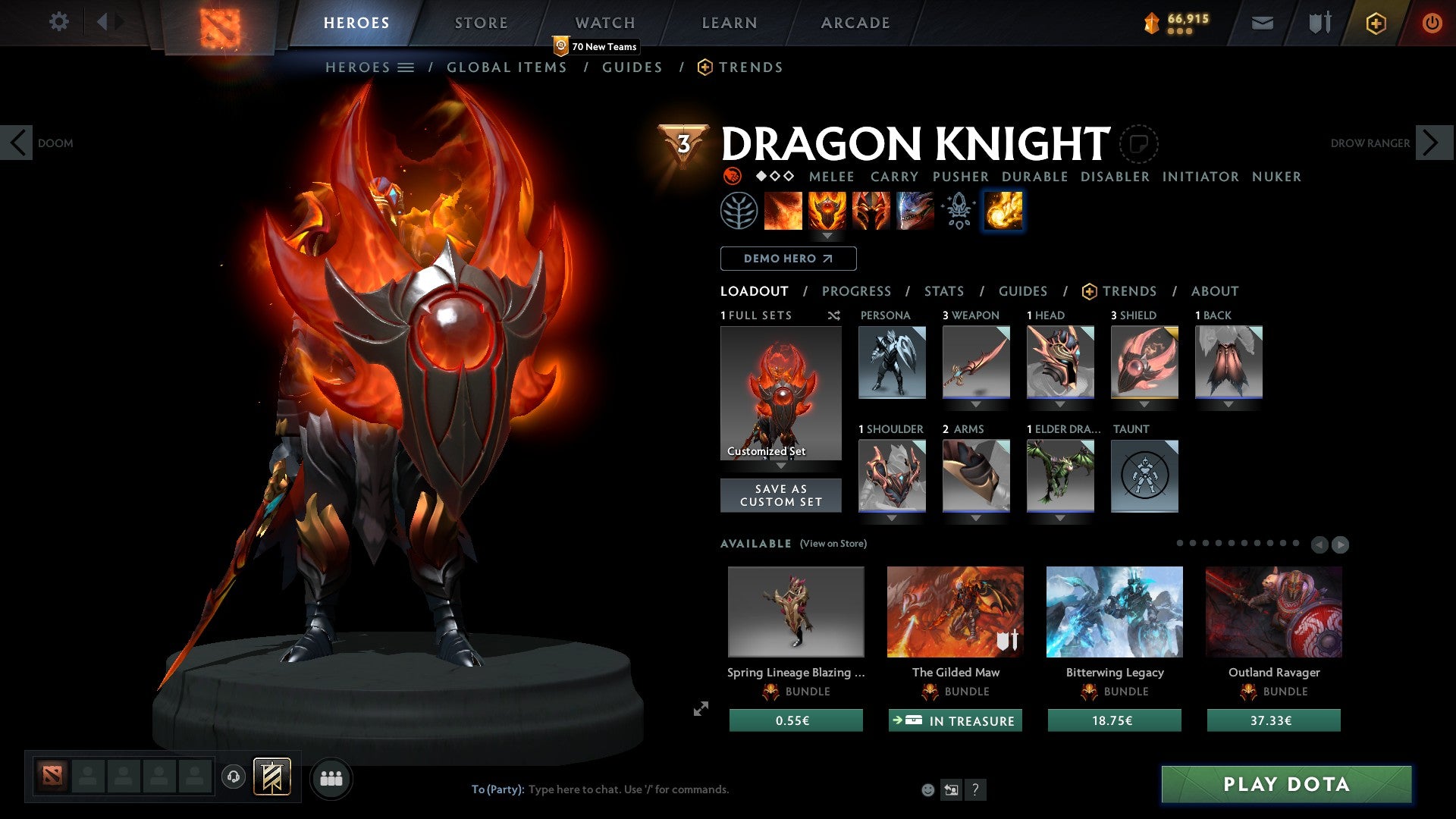Click the voice chat headset icon

coord(233,777)
